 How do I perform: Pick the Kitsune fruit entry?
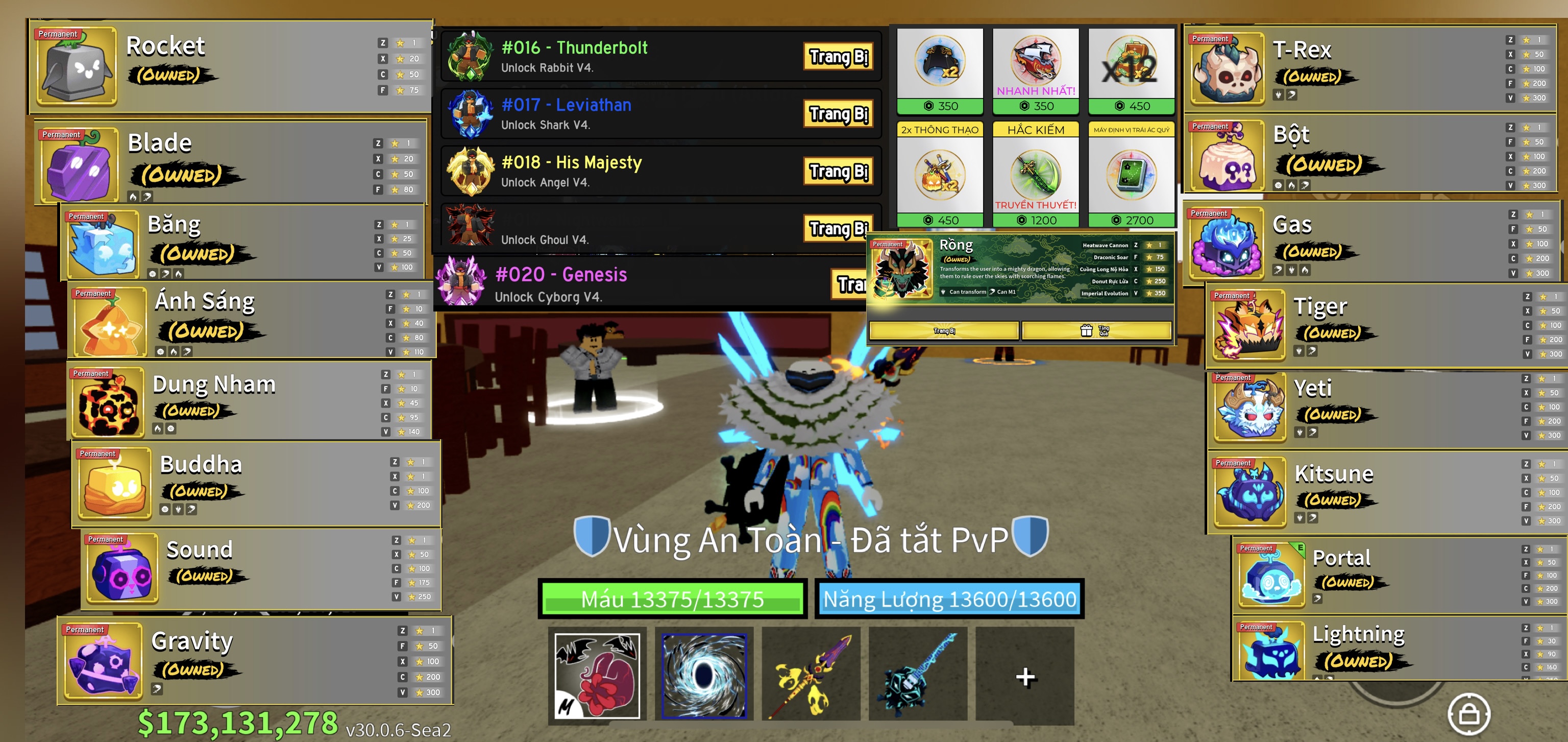pos(1382,491)
